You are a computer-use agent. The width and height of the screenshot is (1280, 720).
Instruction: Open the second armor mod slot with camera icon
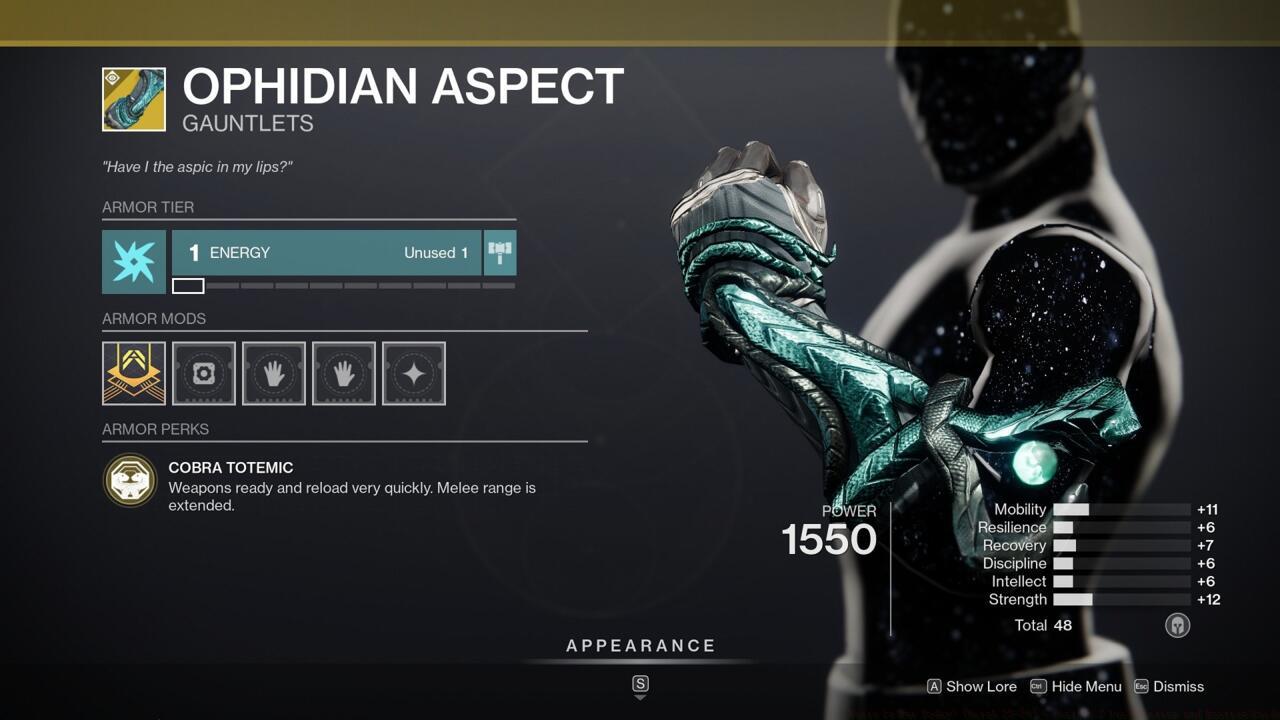tap(203, 373)
